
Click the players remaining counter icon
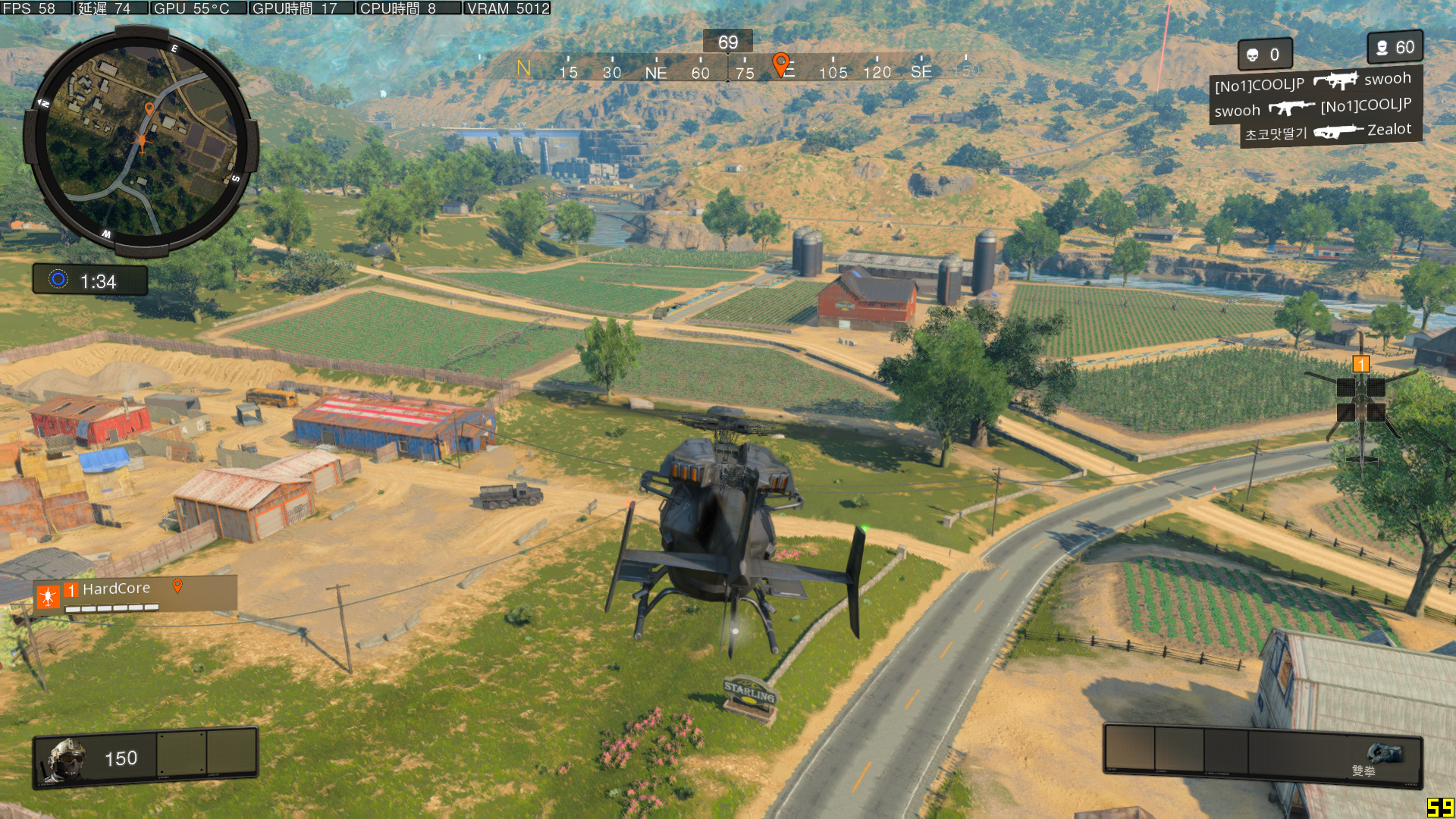pos(1382,48)
